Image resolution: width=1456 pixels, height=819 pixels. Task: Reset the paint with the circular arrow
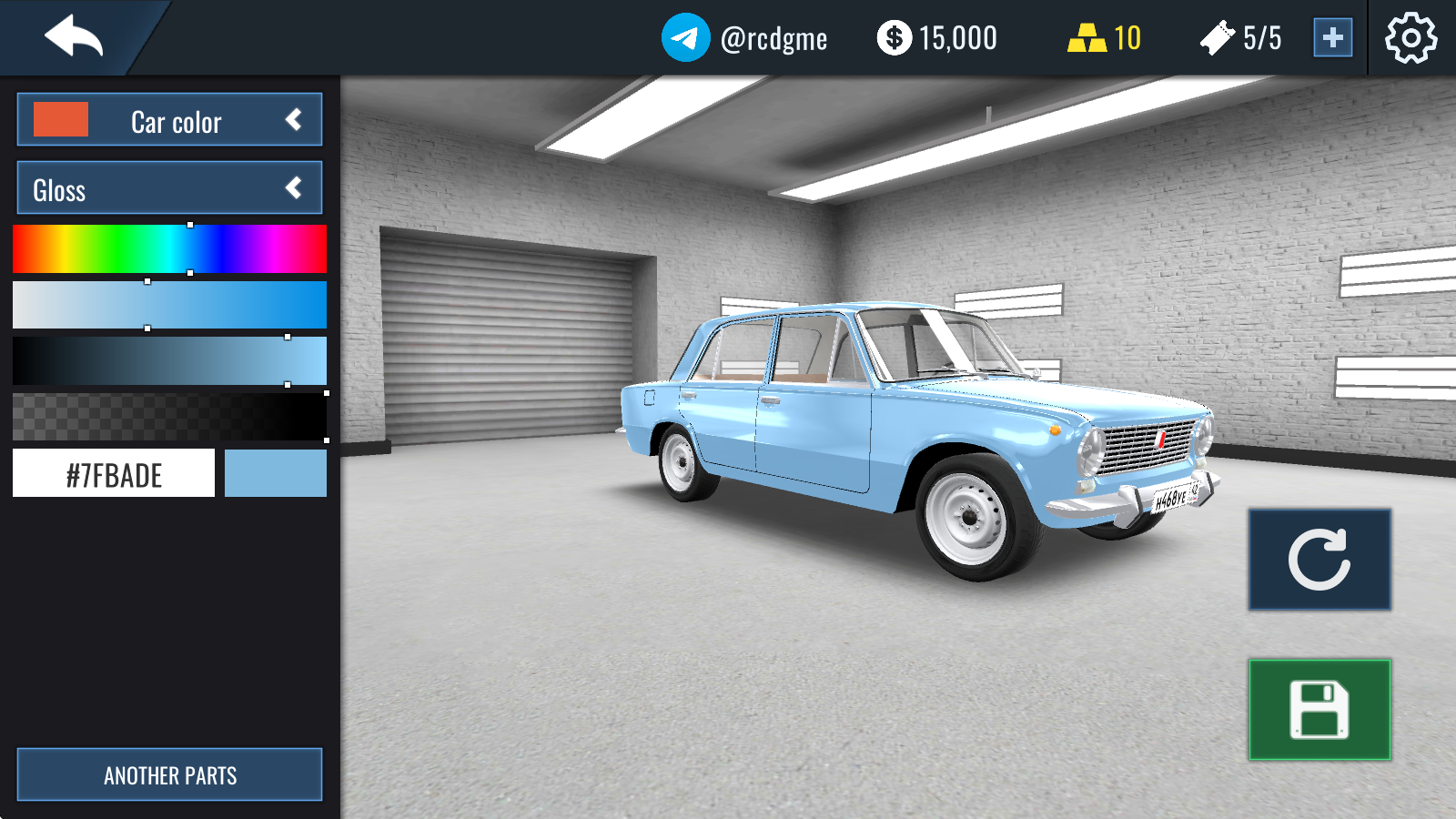click(1319, 560)
